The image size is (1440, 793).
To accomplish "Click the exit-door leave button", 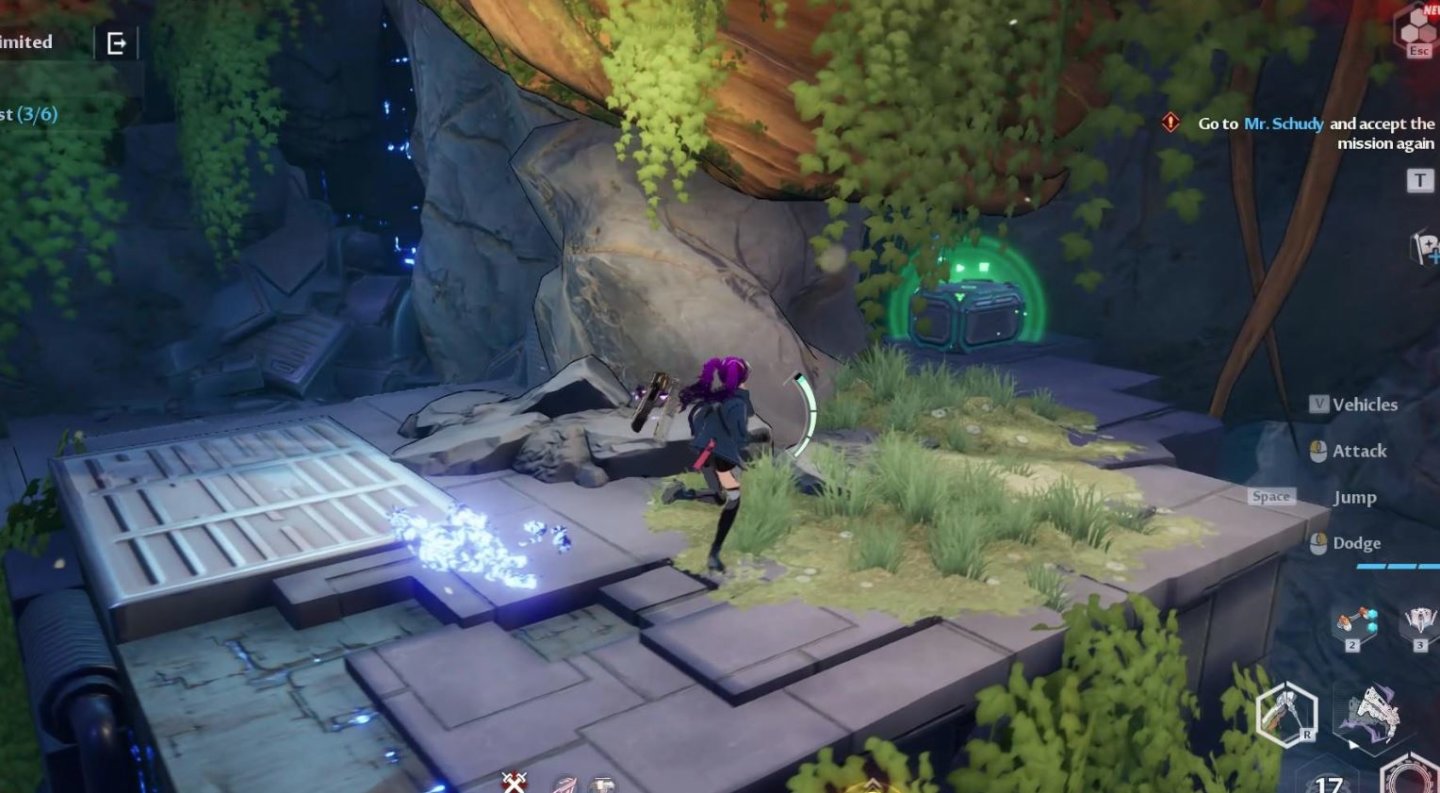I will pyautogui.click(x=116, y=43).
